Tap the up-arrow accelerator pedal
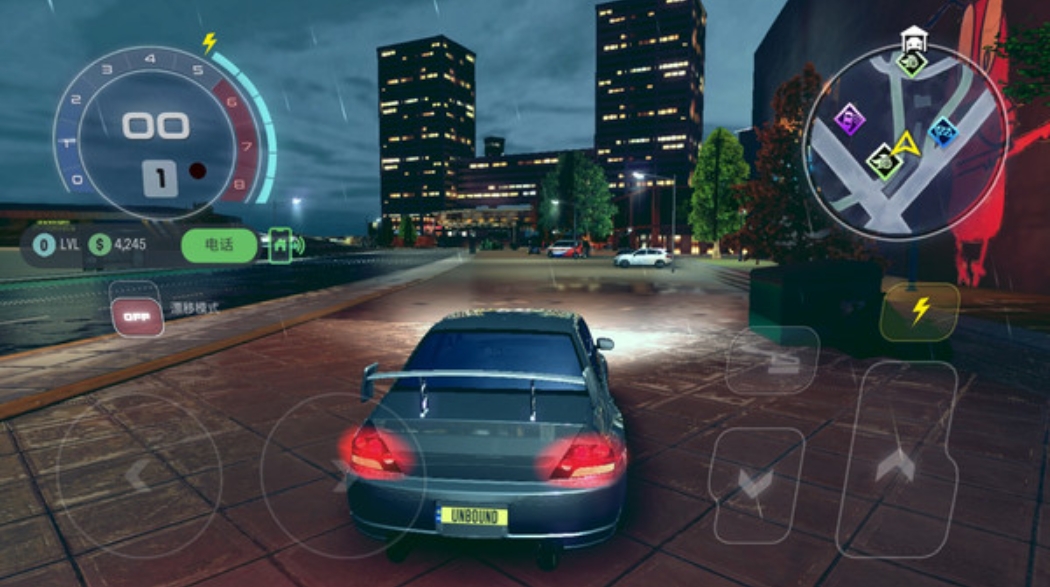Viewport: 1050px width, 587px height. click(x=896, y=463)
